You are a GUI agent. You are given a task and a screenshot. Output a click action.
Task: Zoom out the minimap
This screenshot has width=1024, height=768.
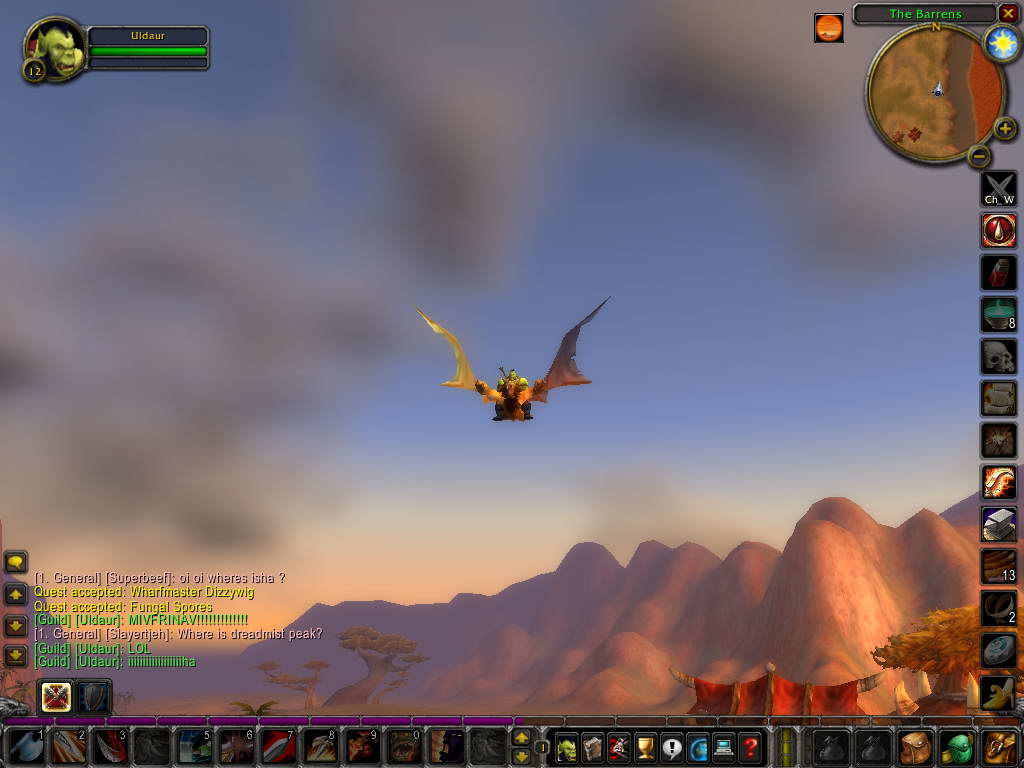click(979, 156)
